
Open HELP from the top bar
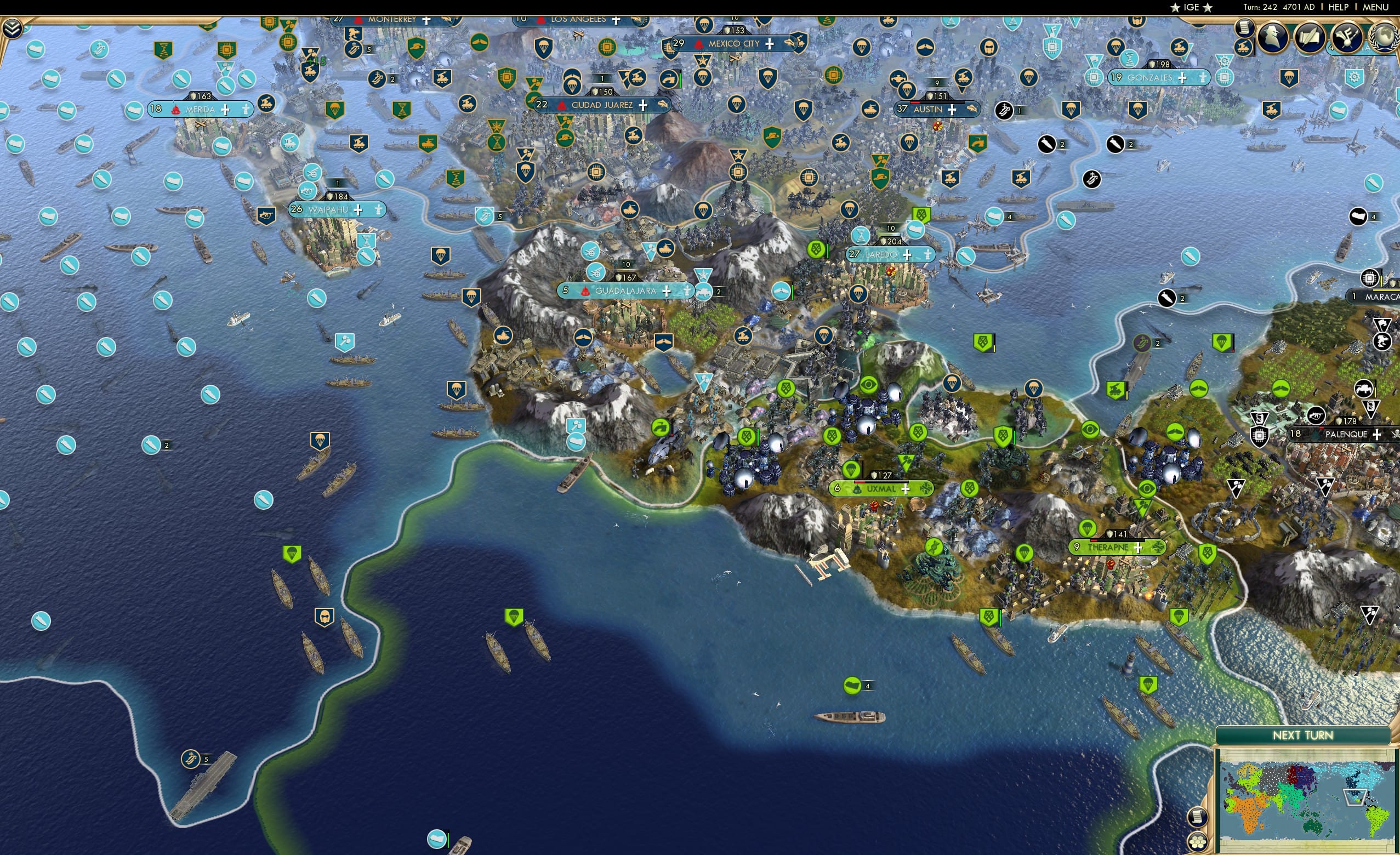[x=1339, y=7]
